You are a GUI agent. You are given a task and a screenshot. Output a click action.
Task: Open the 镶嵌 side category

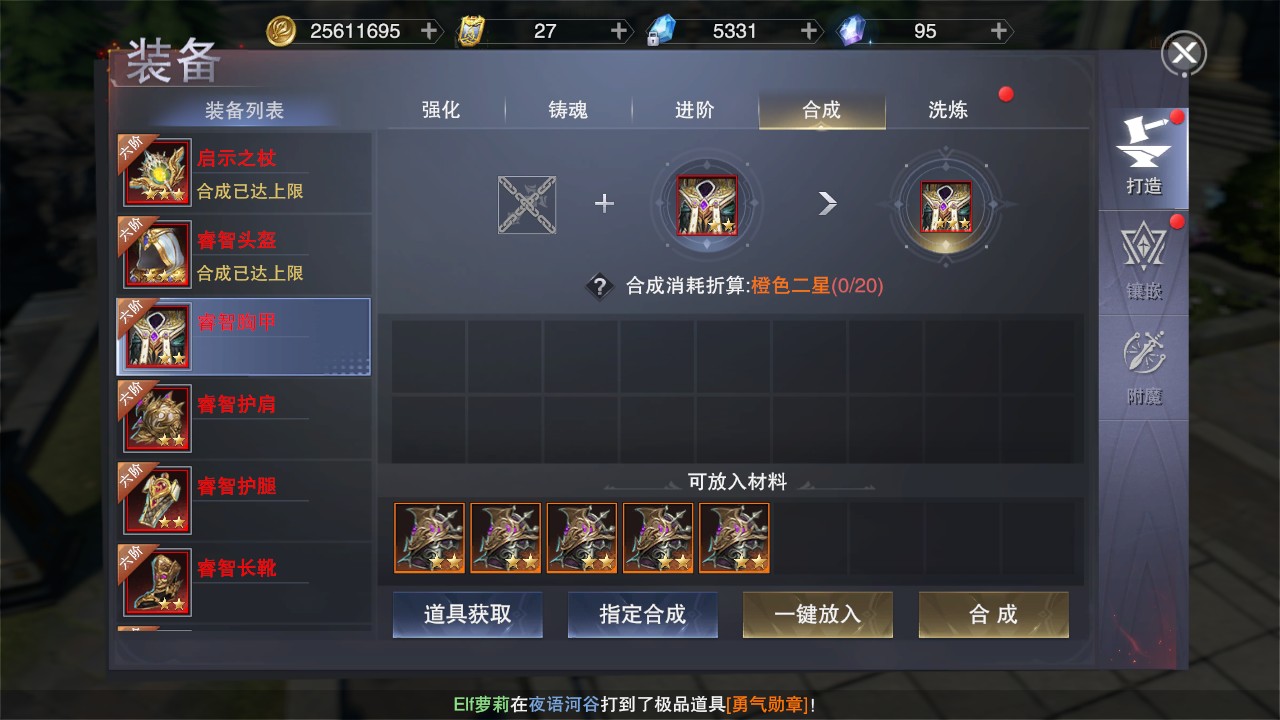click(x=1143, y=262)
